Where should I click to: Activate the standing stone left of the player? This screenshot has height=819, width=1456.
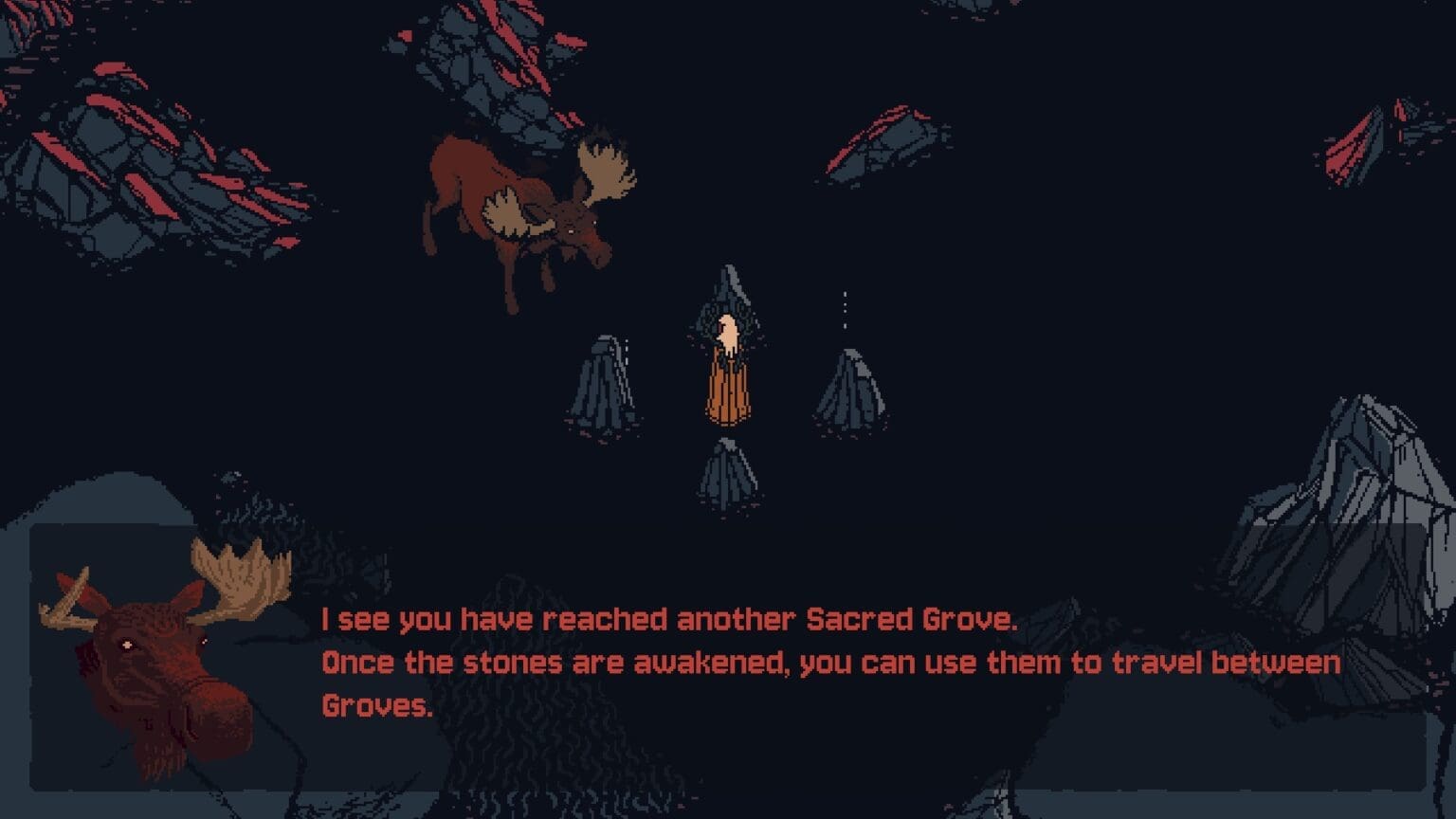602,389
